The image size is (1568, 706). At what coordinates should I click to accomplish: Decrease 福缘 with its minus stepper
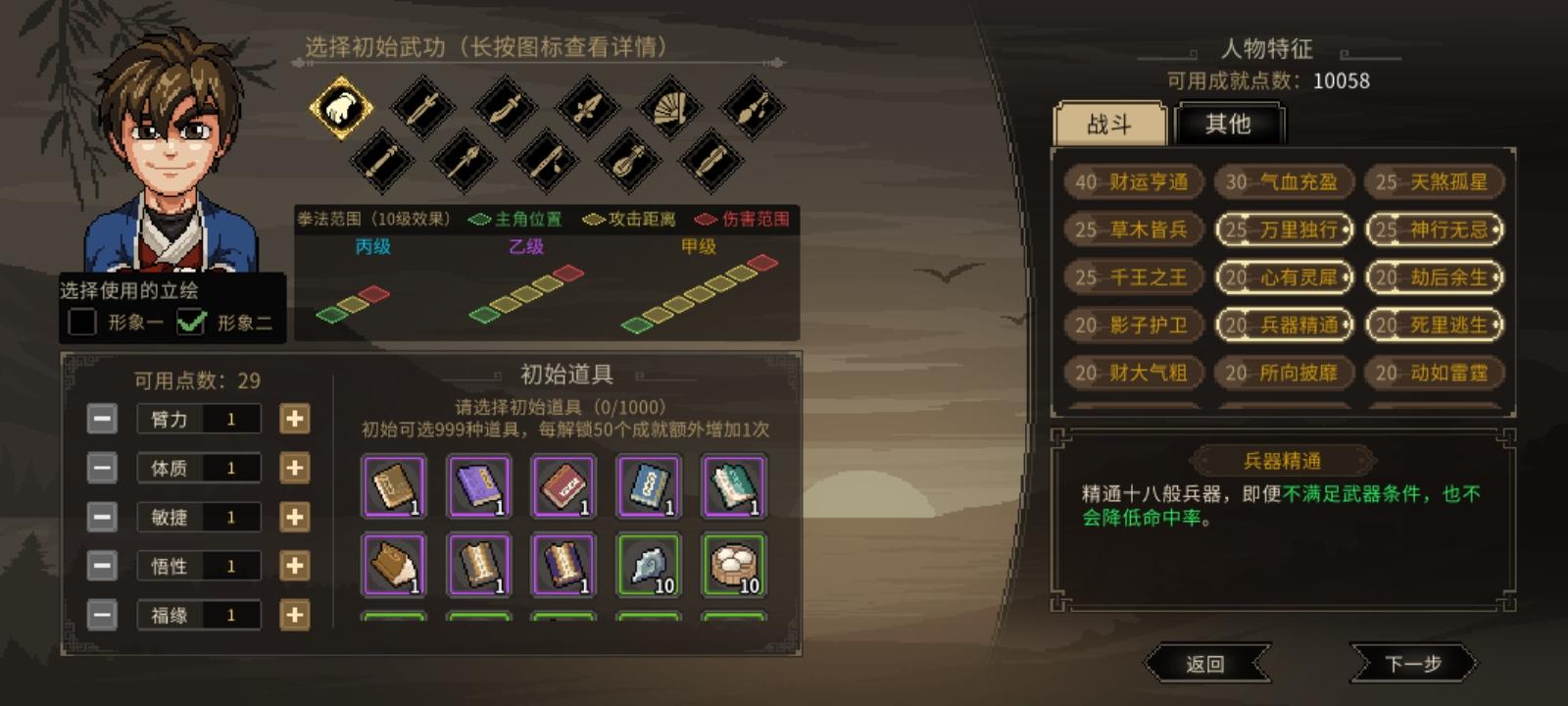tap(102, 615)
